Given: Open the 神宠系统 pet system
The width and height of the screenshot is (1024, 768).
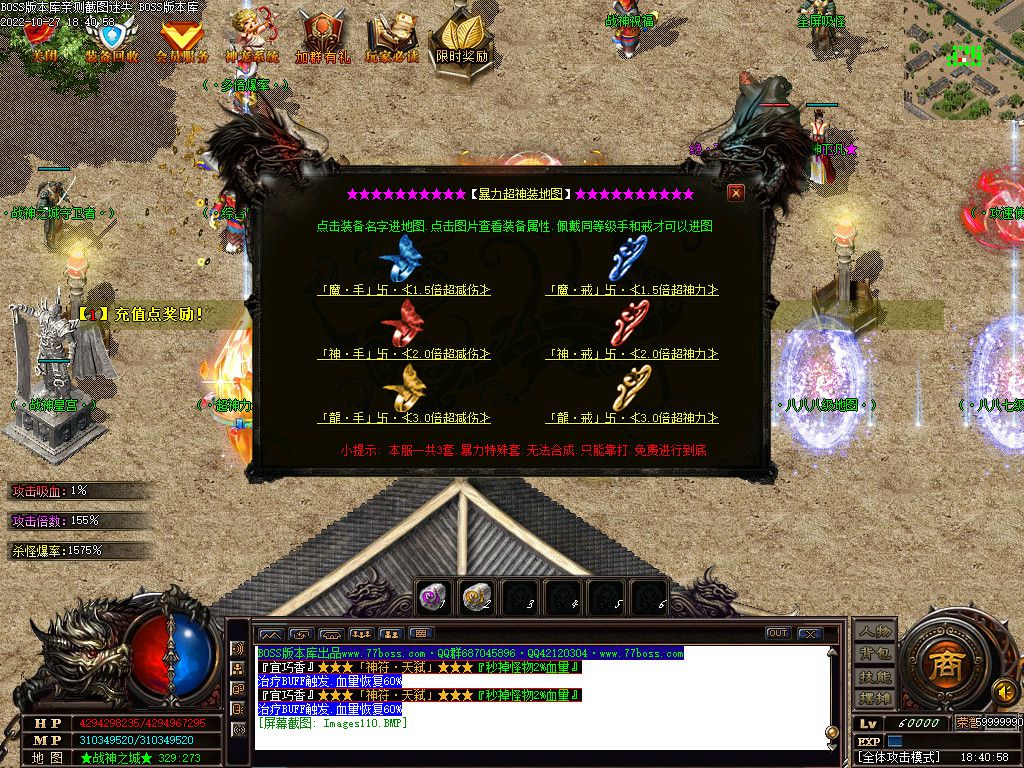Looking at the screenshot, I should point(251,40).
